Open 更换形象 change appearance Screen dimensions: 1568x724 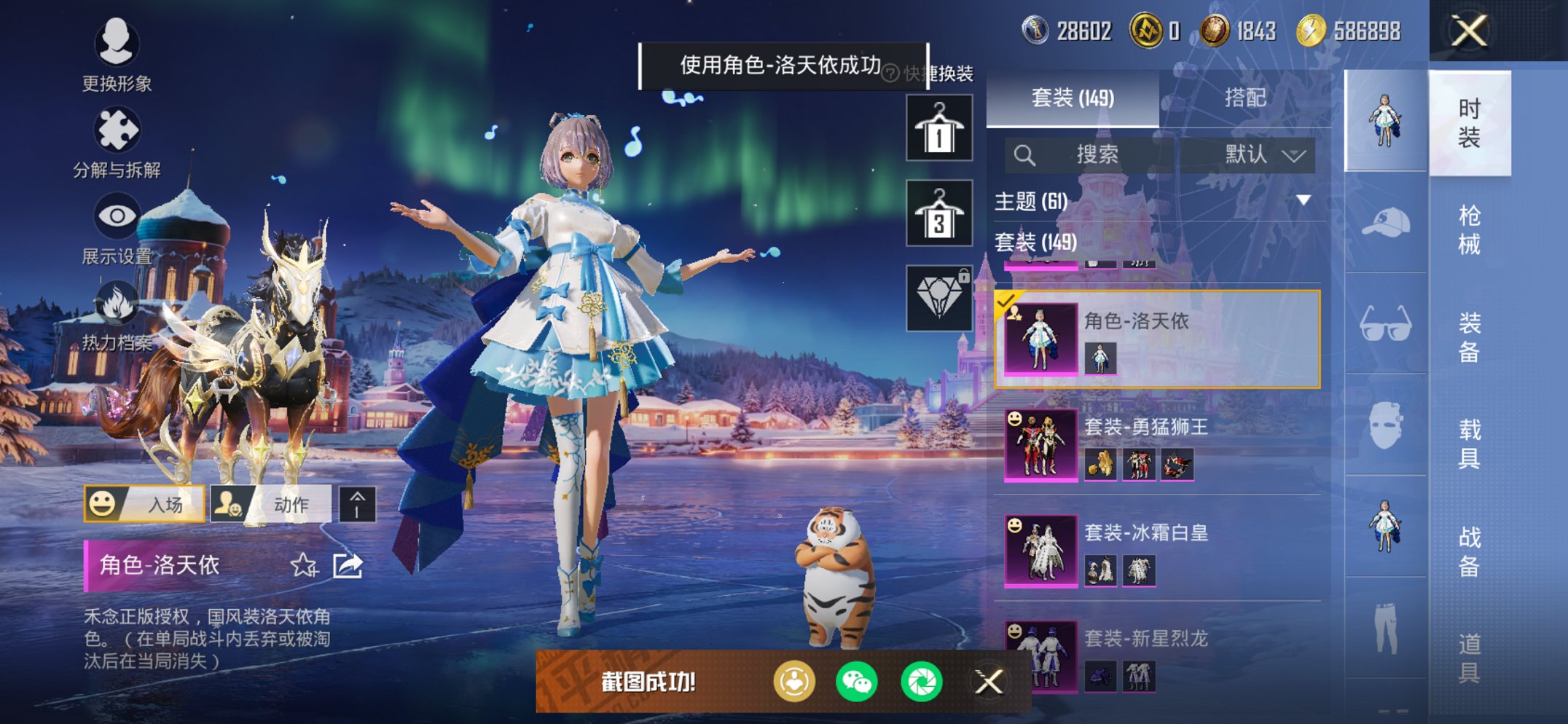pos(117,55)
